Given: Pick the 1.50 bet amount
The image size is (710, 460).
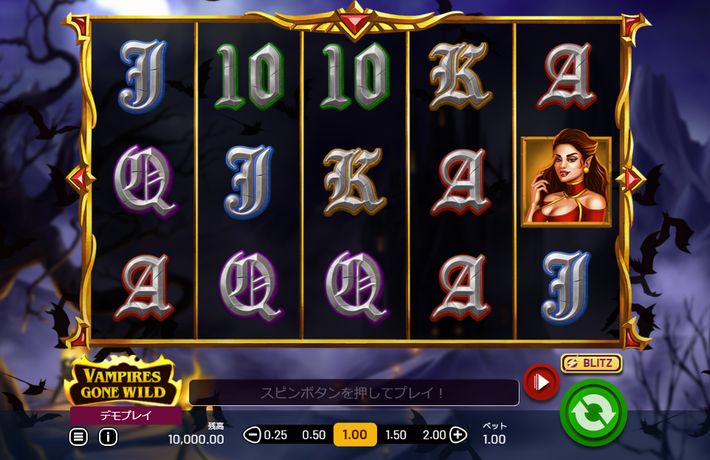Looking at the screenshot, I should pyautogui.click(x=396, y=435).
